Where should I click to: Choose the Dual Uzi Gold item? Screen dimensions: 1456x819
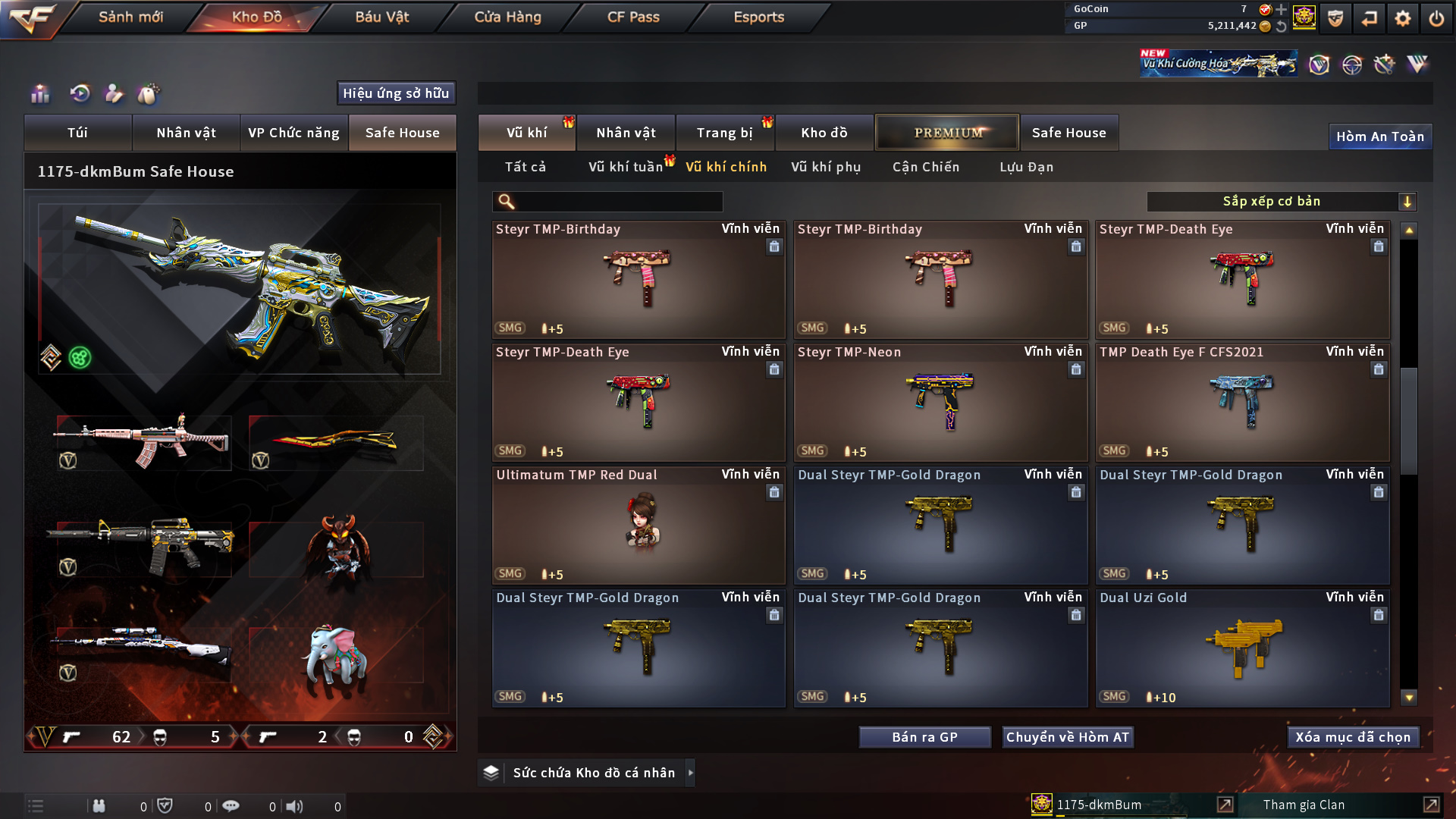[x=1242, y=648]
